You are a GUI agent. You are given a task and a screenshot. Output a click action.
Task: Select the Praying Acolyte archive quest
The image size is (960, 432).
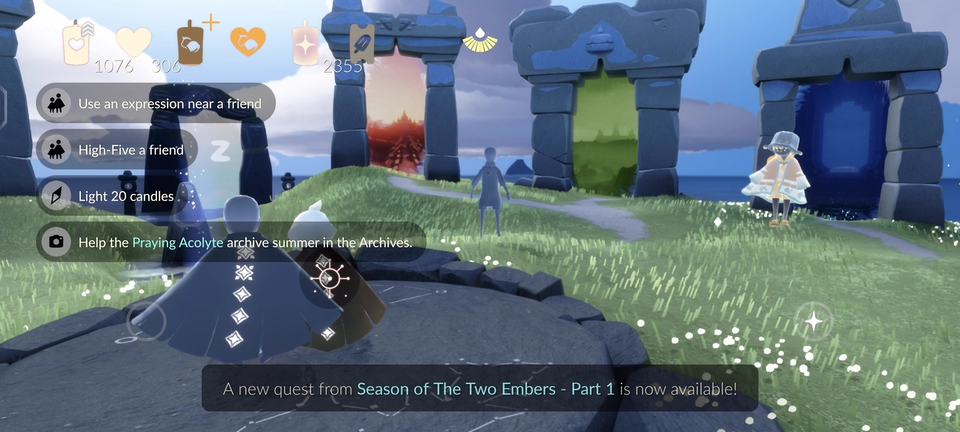coord(232,242)
